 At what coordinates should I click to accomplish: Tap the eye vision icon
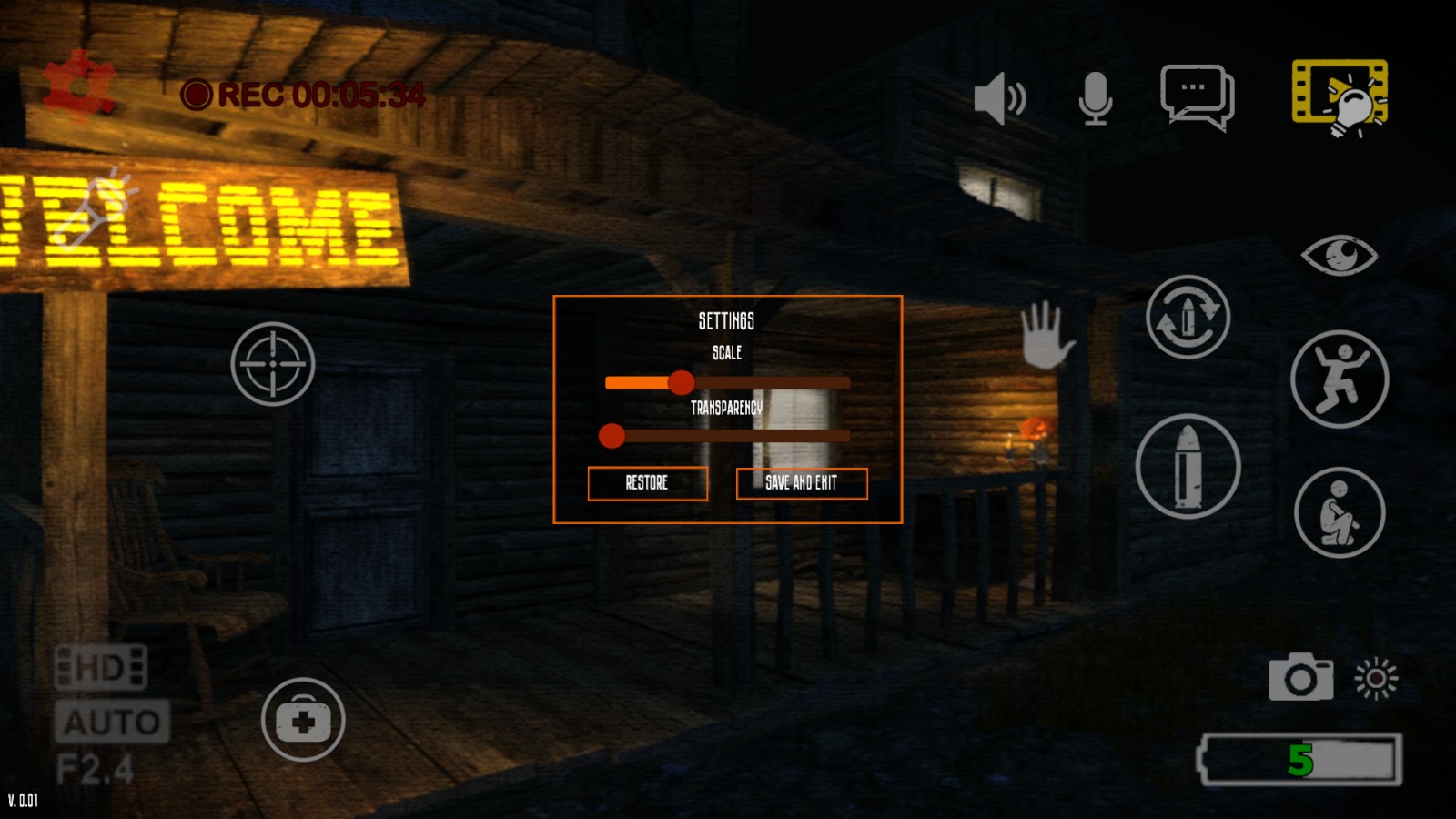tap(1340, 256)
